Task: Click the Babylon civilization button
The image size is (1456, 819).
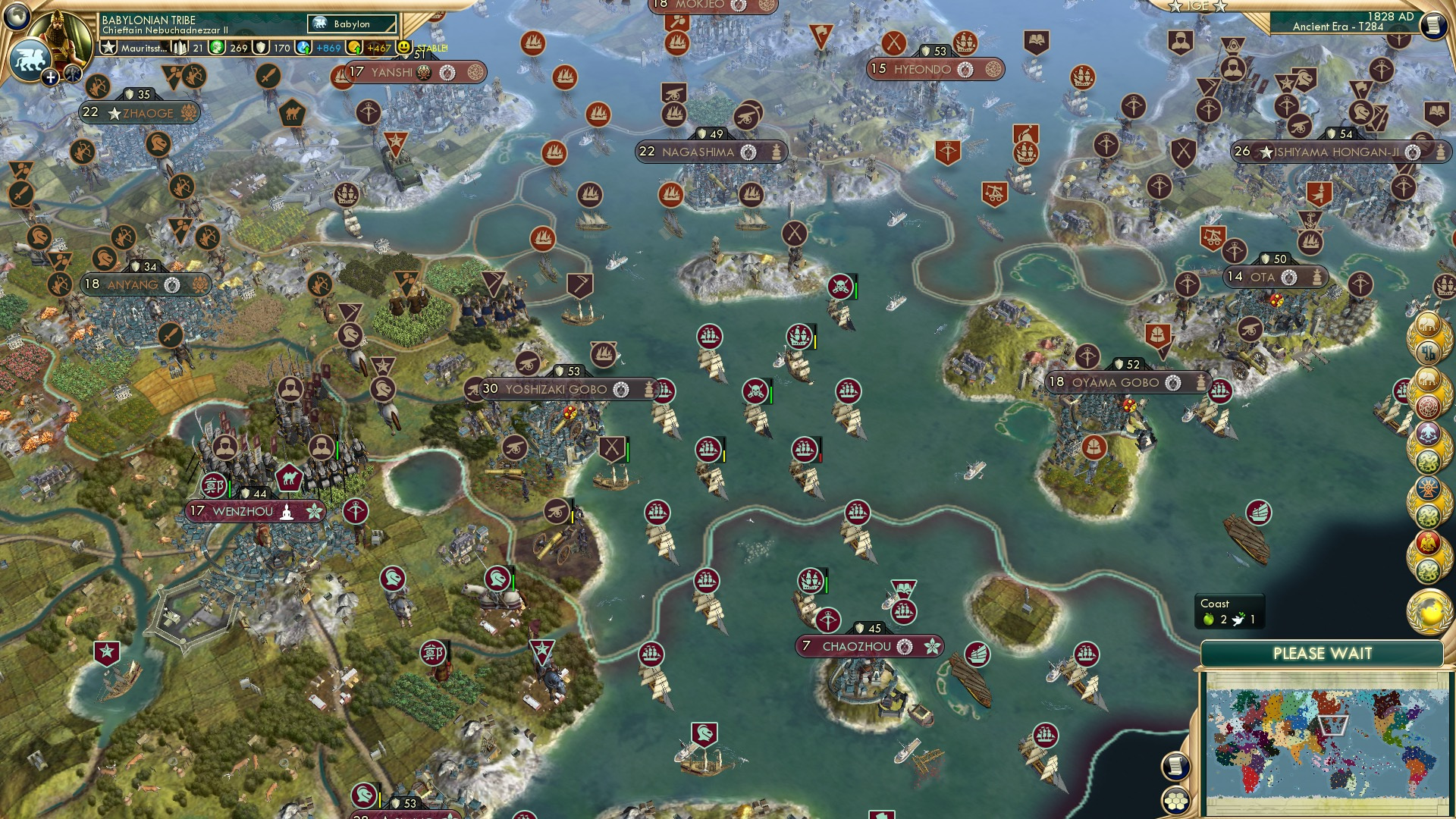Action: tap(352, 24)
